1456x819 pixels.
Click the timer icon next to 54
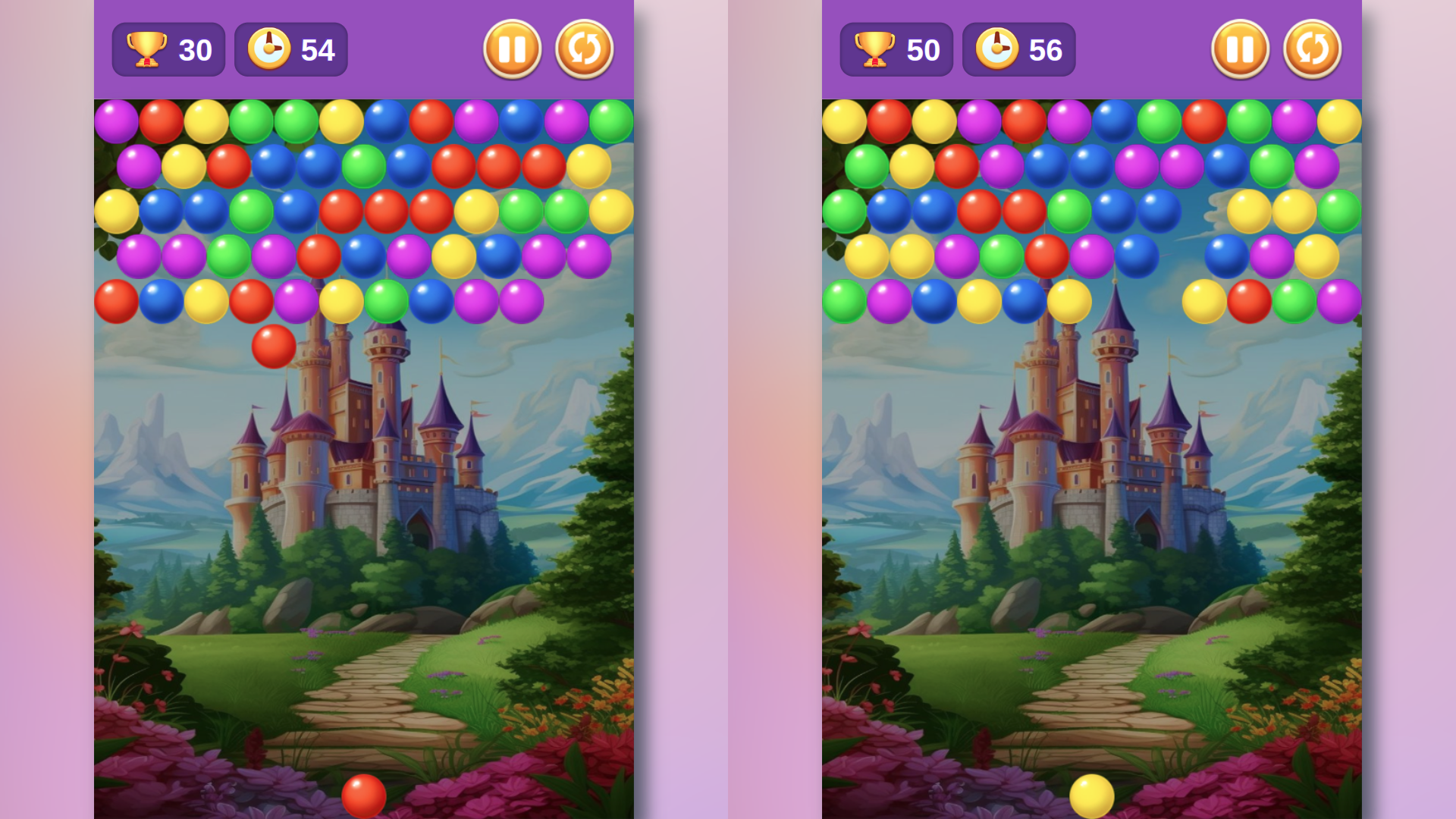pyautogui.click(x=269, y=49)
